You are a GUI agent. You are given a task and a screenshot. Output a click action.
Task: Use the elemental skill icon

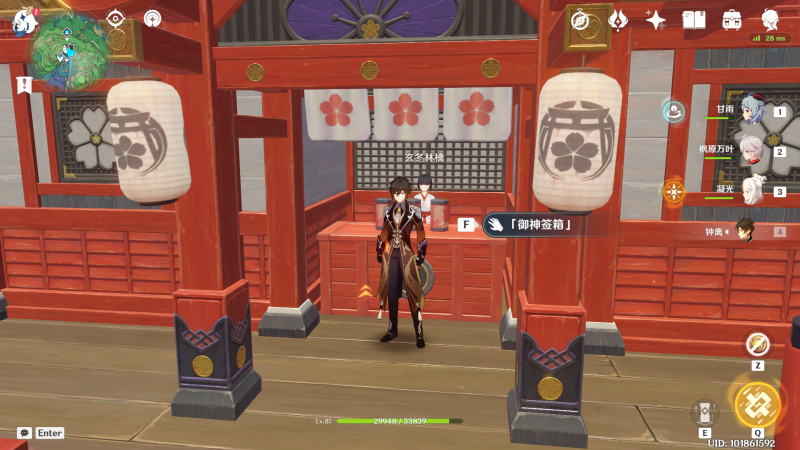705,412
